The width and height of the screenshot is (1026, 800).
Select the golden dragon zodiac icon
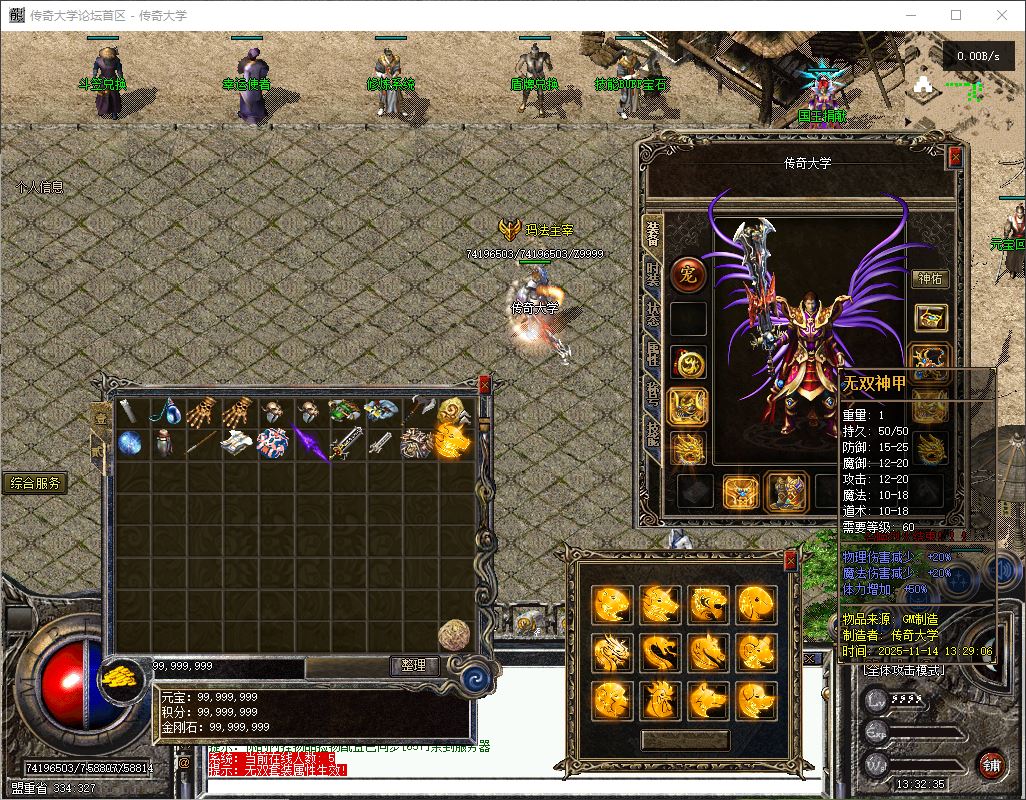611,651
